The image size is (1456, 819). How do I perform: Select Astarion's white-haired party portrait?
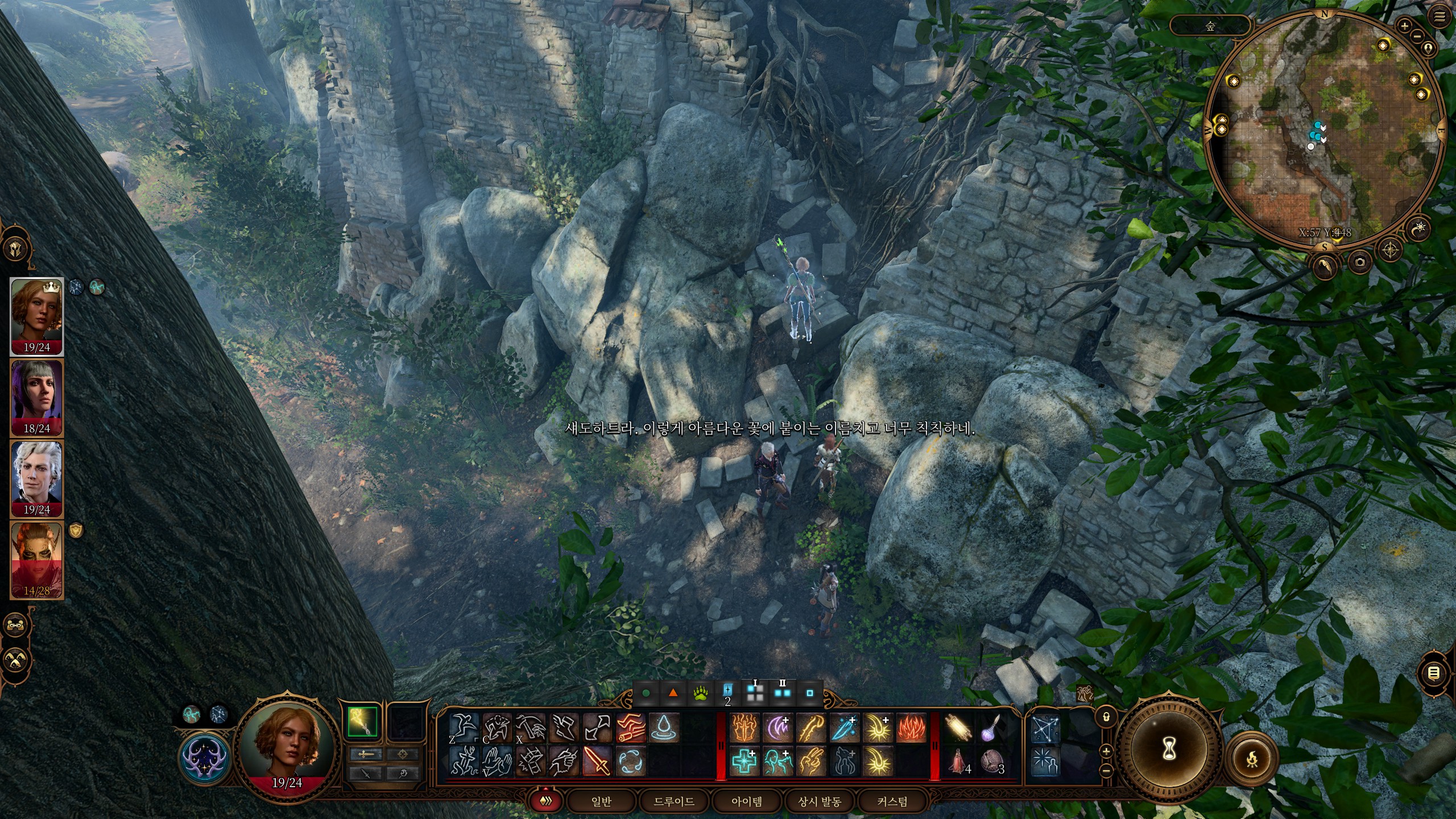[x=37, y=478]
